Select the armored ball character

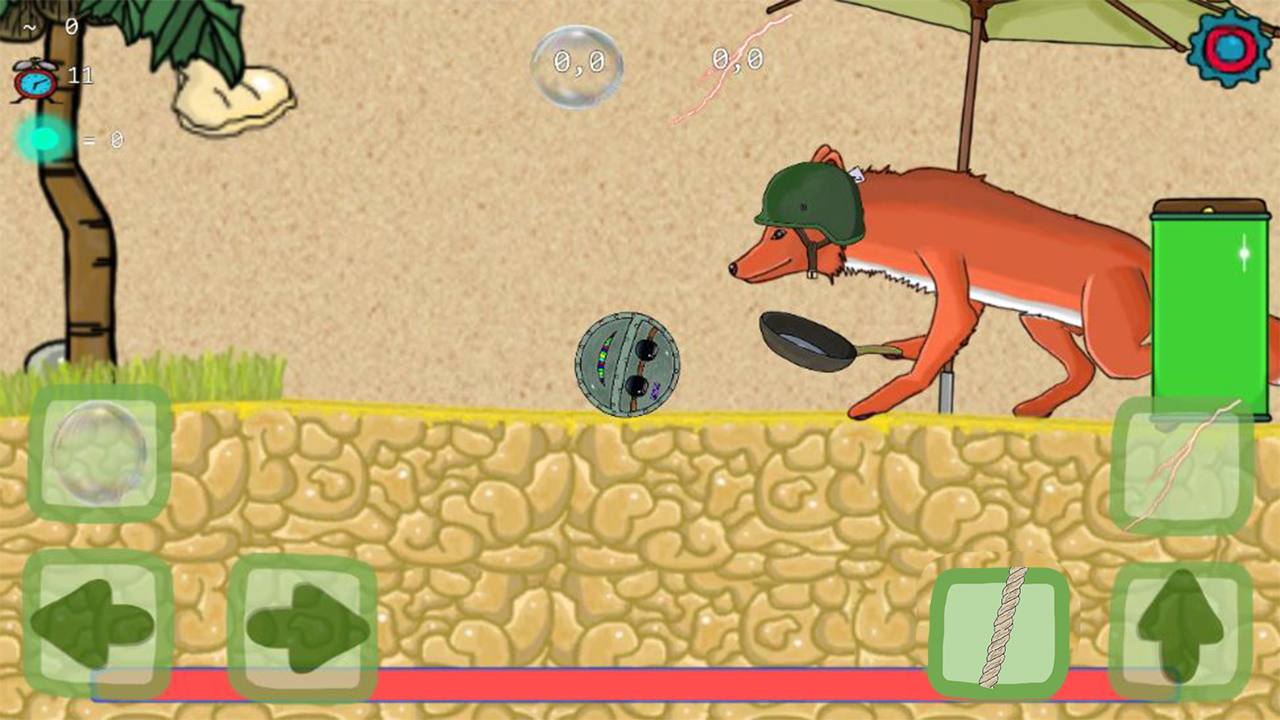click(627, 363)
